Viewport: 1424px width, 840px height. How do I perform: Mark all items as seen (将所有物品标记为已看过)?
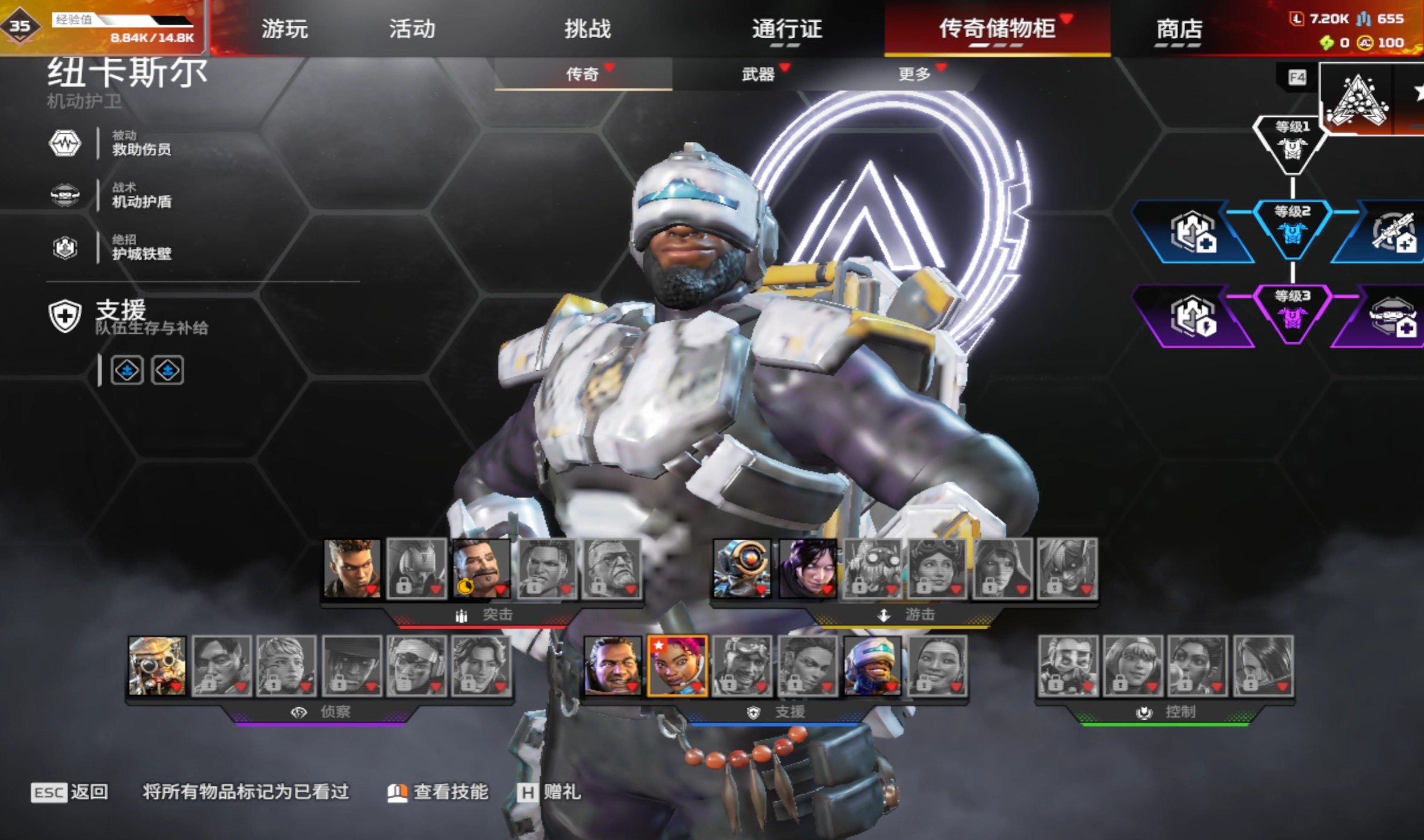click(x=246, y=792)
